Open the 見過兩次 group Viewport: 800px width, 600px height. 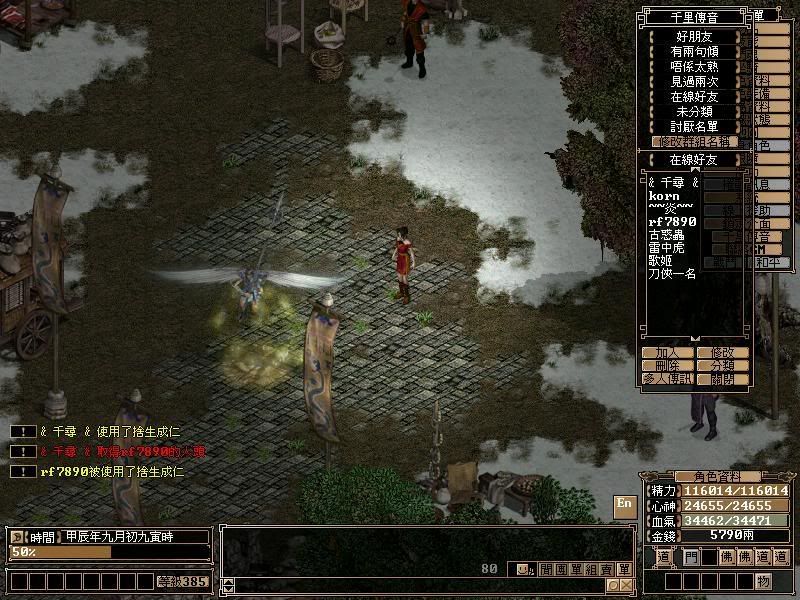pos(694,81)
